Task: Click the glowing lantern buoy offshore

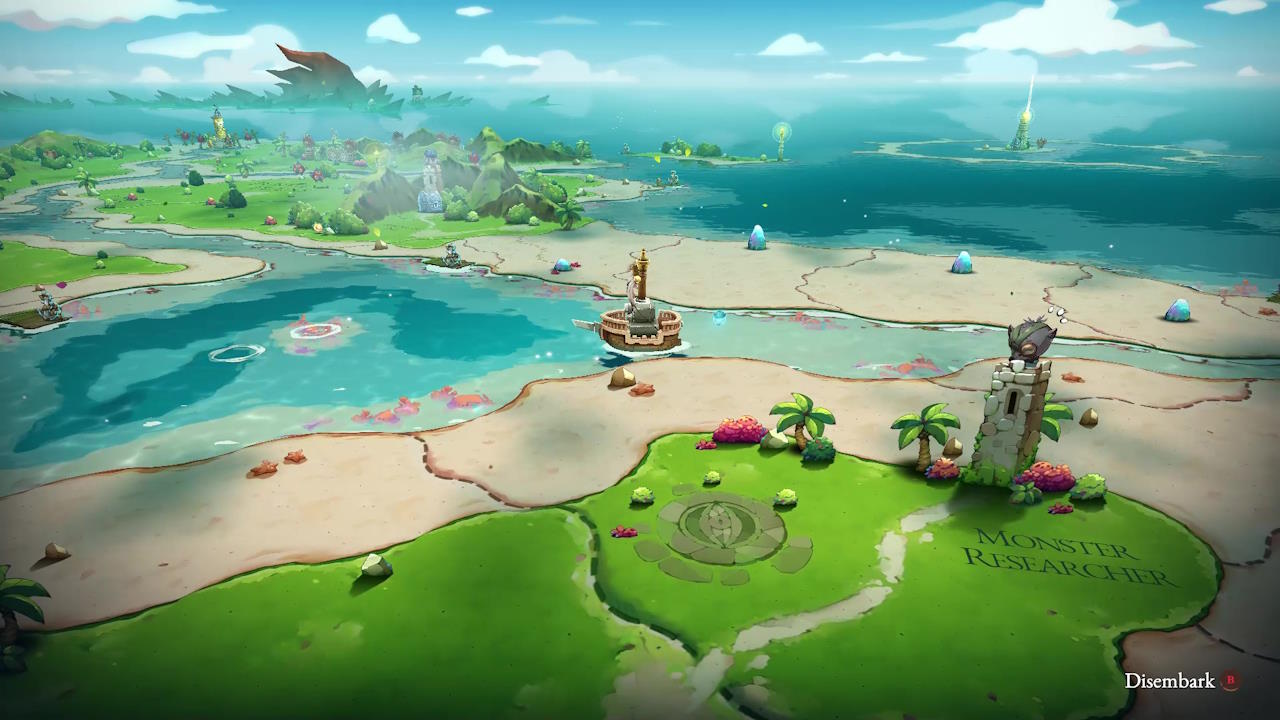Action: 782,133
